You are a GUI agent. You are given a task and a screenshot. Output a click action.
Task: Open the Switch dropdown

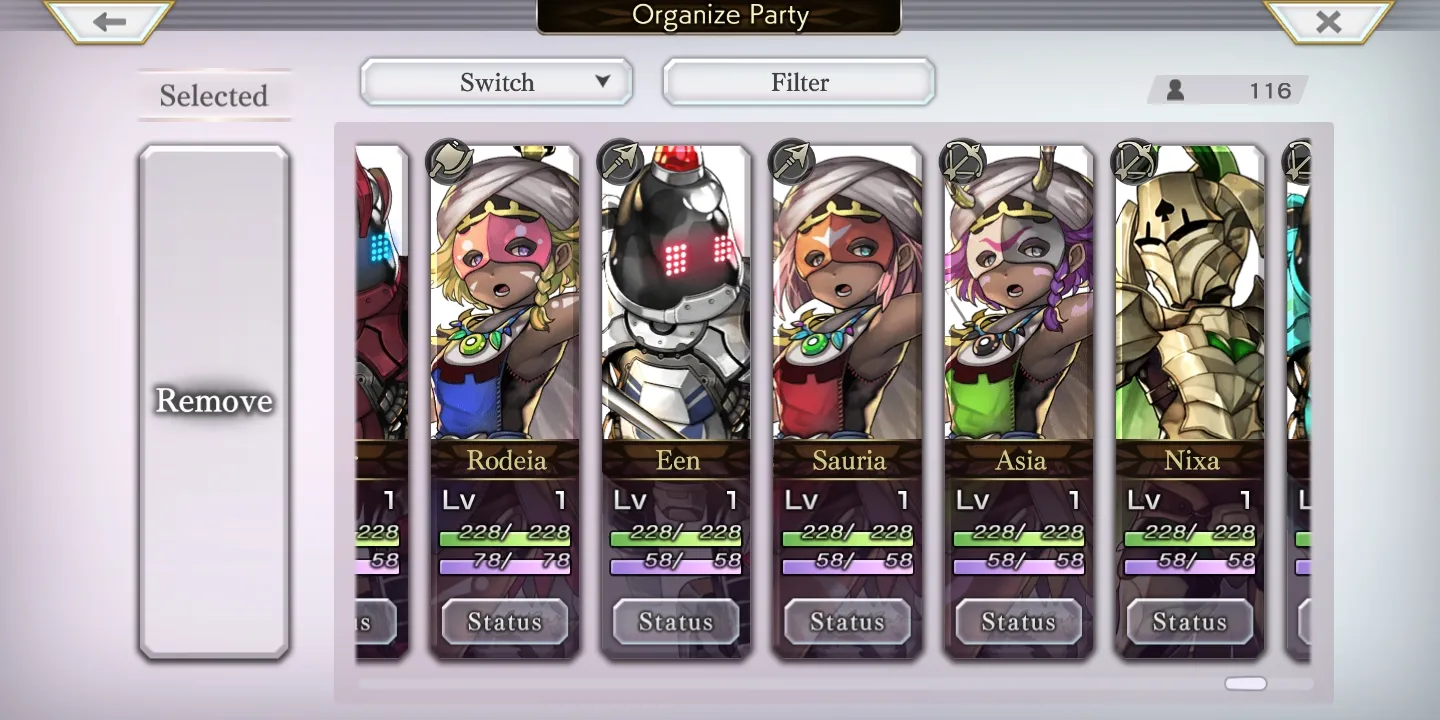click(x=496, y=82)
